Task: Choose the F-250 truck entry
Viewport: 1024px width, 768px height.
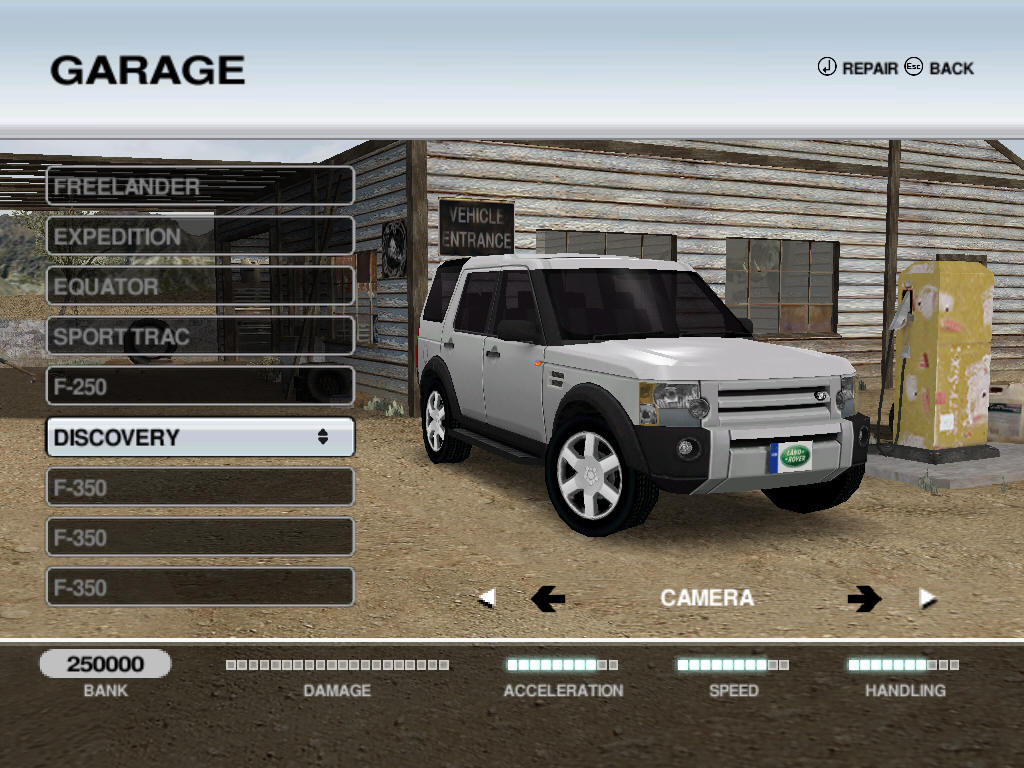Action: (x=200, y=386)
